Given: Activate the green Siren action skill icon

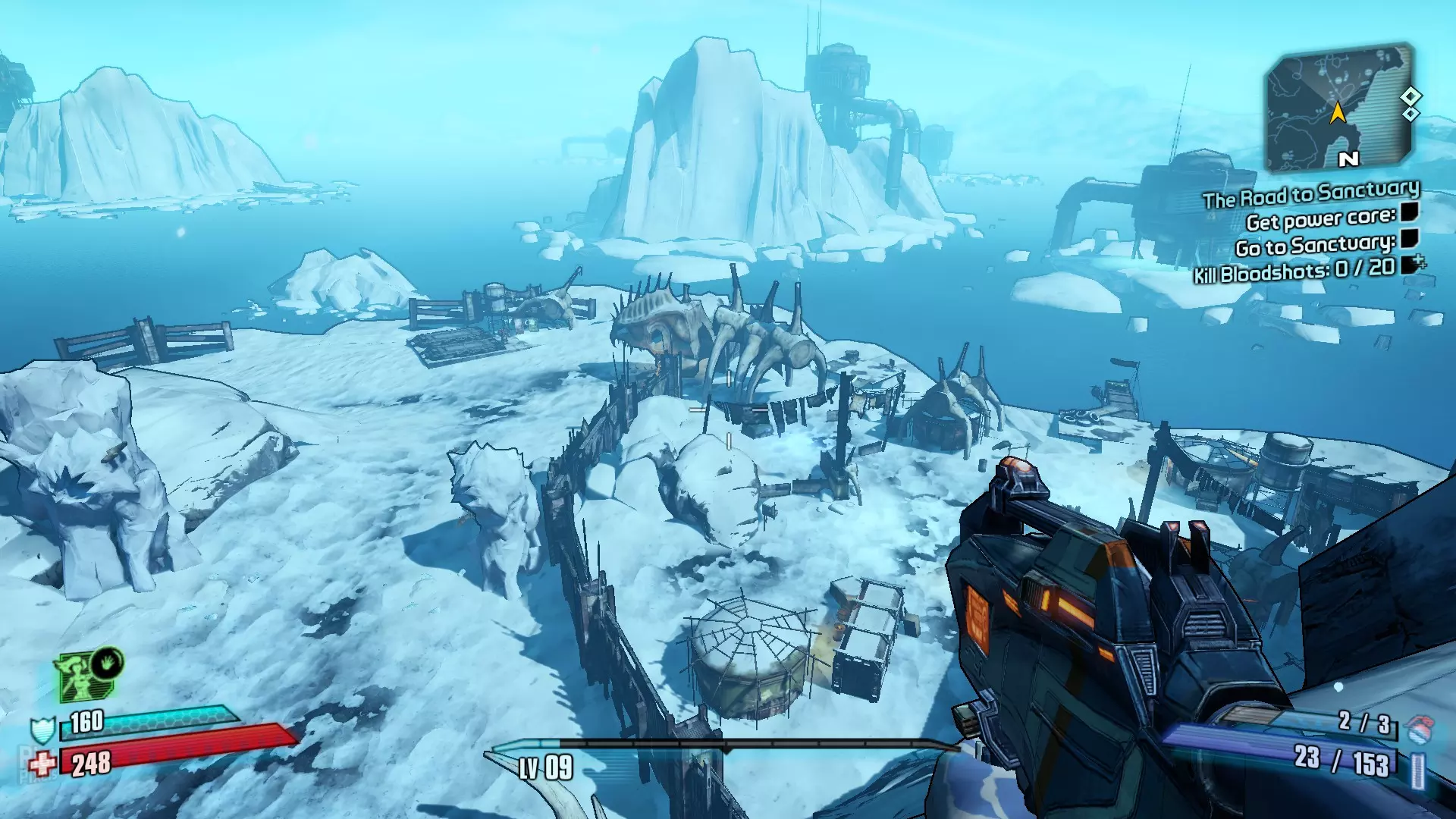Looking at the screenshot, I should point(85,675).
